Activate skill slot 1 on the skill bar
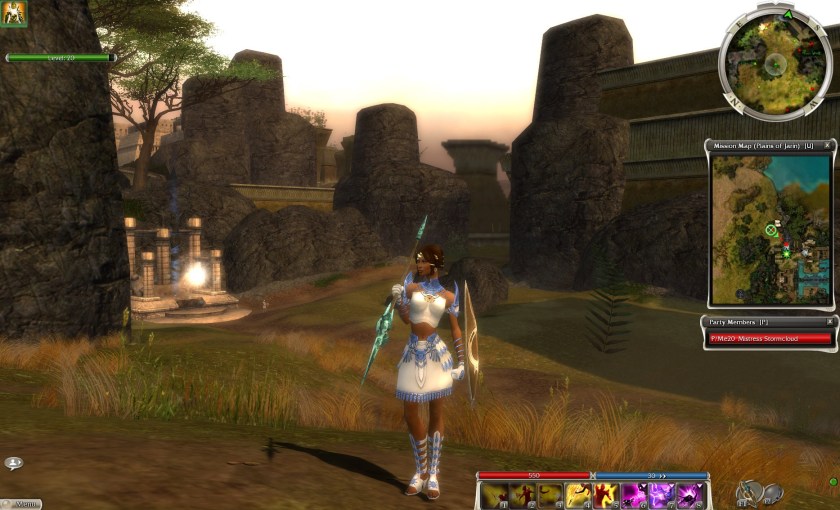The width and height of the screenshot is (840, 510). pyautogui.click(x=494, y=495)
